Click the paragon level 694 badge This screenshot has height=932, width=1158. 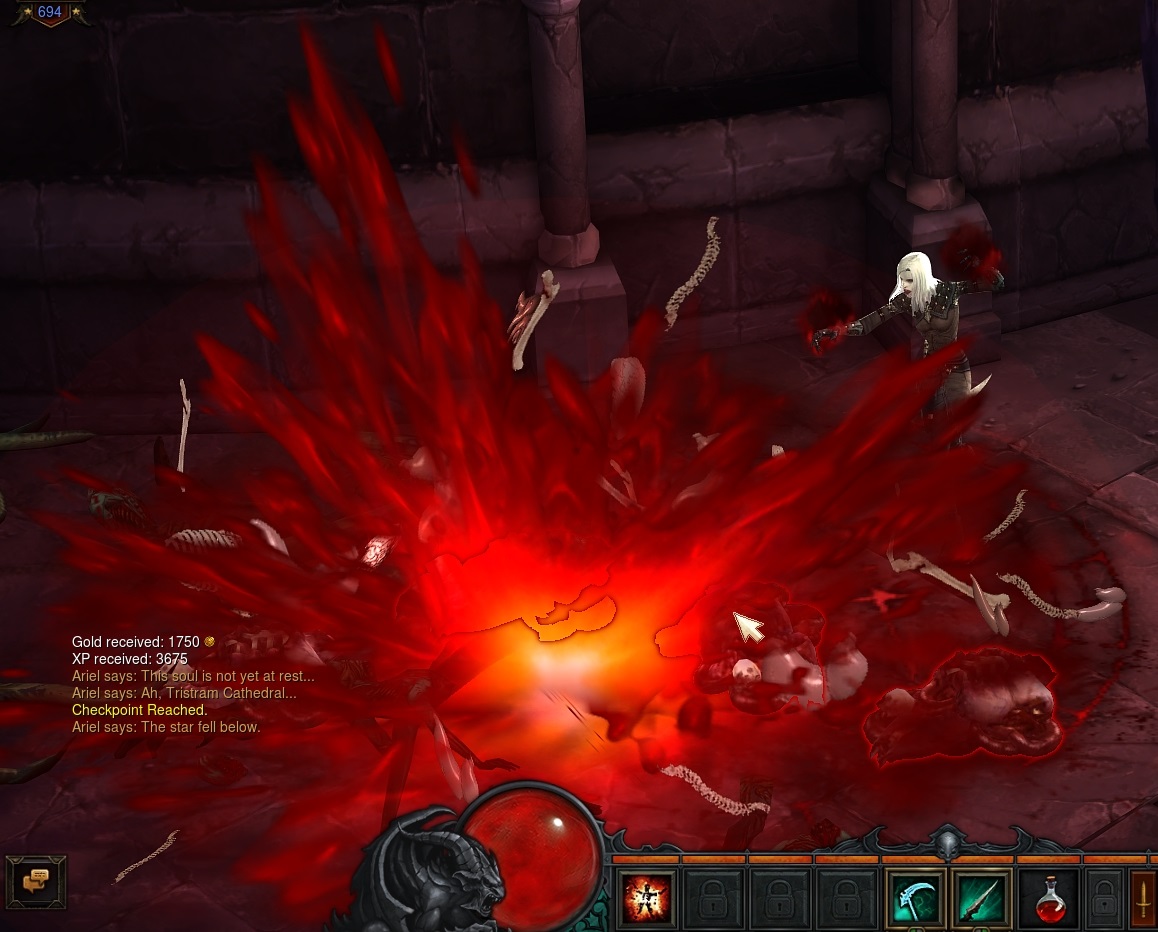coord(49,13)
